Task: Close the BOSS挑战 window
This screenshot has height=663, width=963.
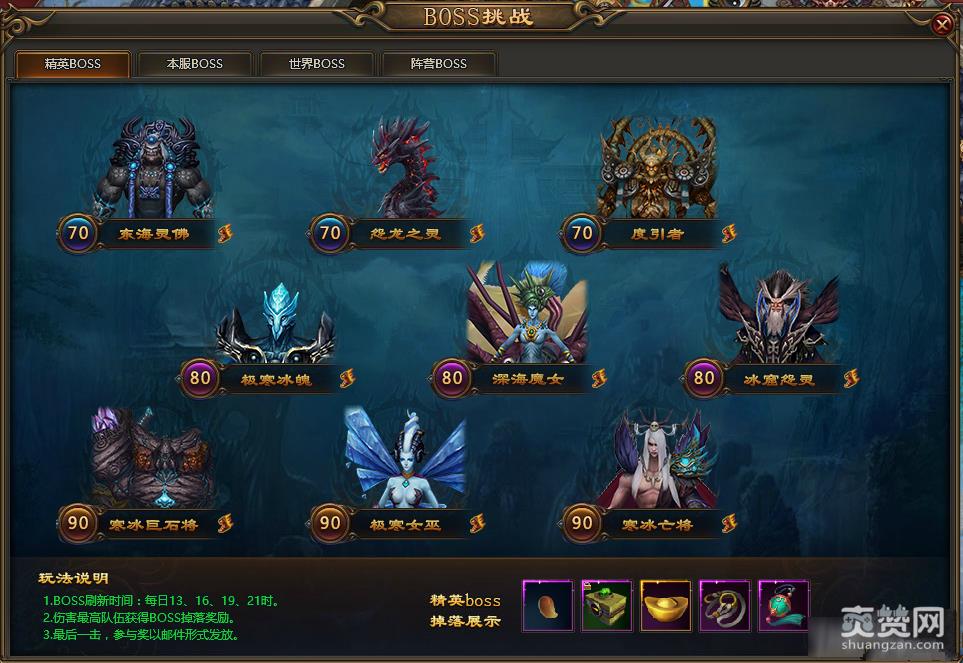Action: (941, 25)
